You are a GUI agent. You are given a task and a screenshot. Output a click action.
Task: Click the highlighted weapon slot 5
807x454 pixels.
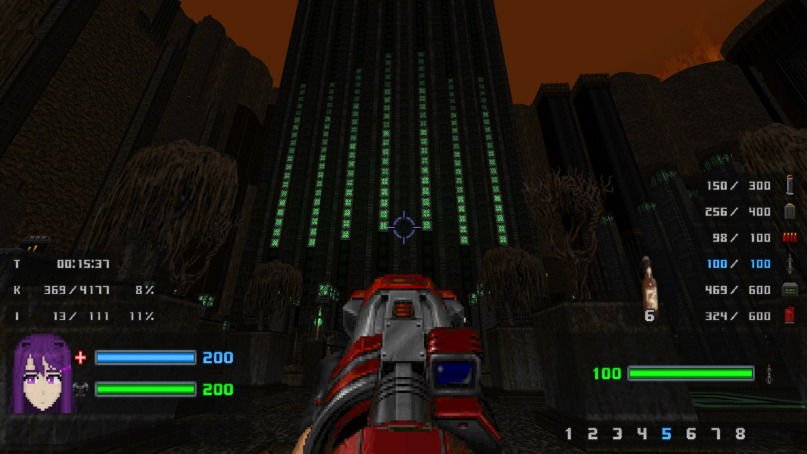(667, 434)
